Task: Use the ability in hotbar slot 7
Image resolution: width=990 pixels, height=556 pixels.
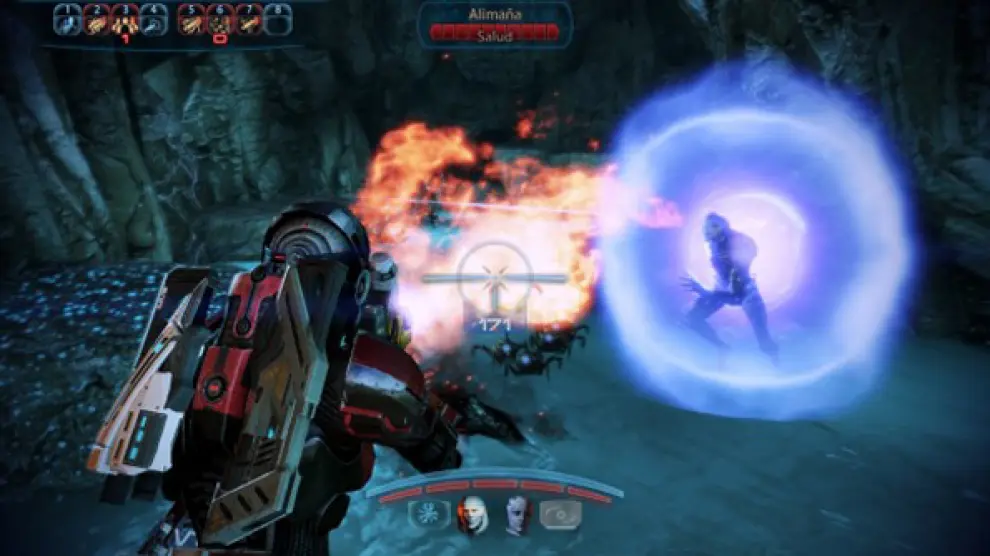Action: (x=249, y=20)
